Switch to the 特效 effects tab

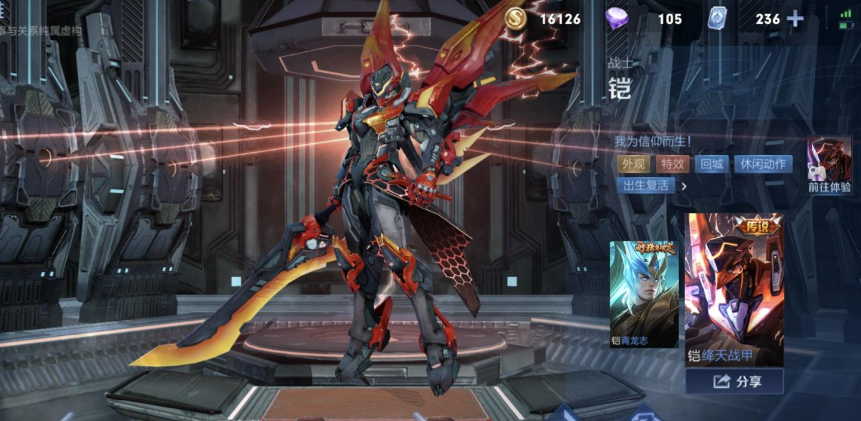click(x=671, y=164)
